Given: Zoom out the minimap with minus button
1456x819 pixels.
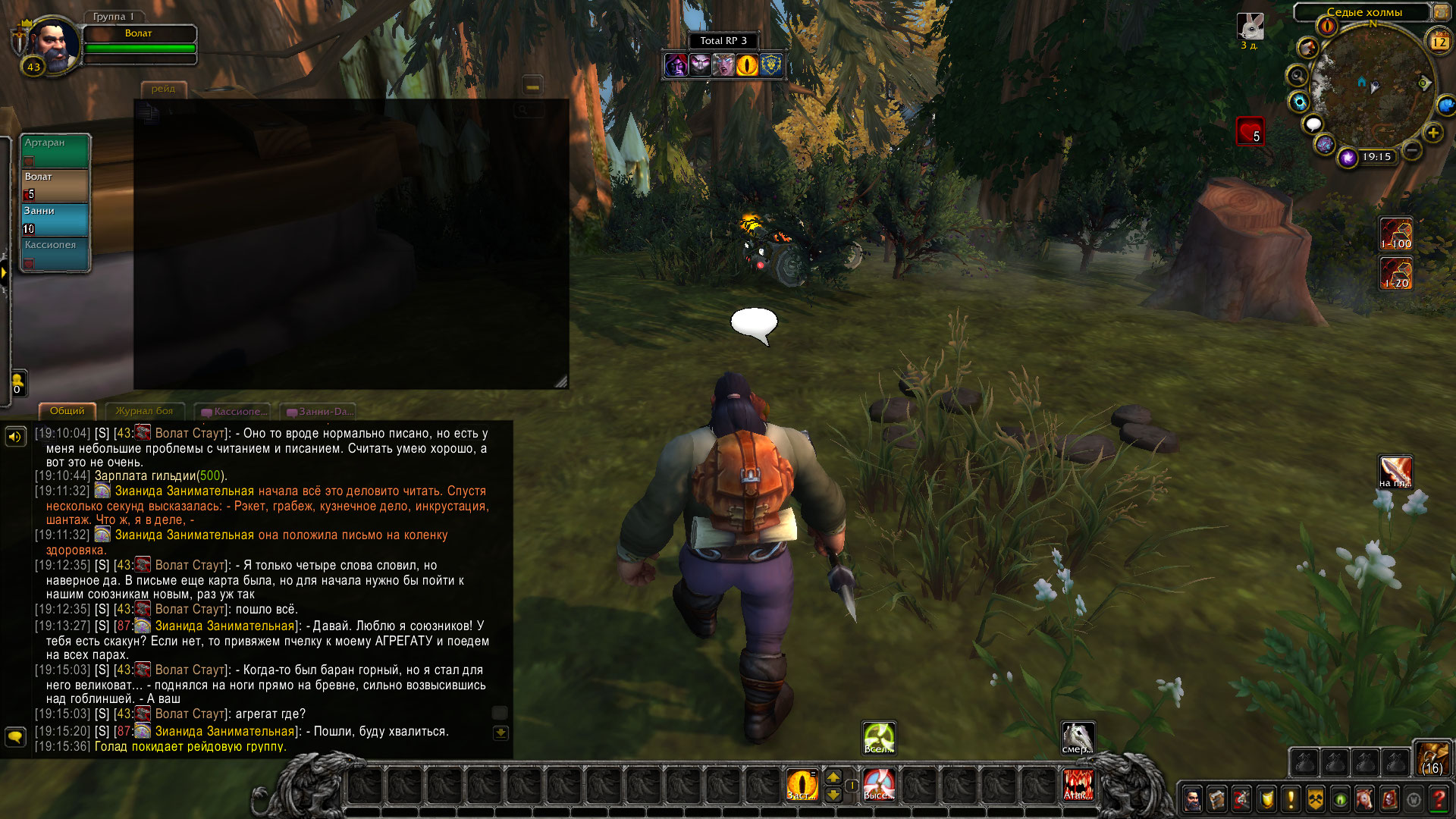Looking at the screenshot, I should (1411, 150).
